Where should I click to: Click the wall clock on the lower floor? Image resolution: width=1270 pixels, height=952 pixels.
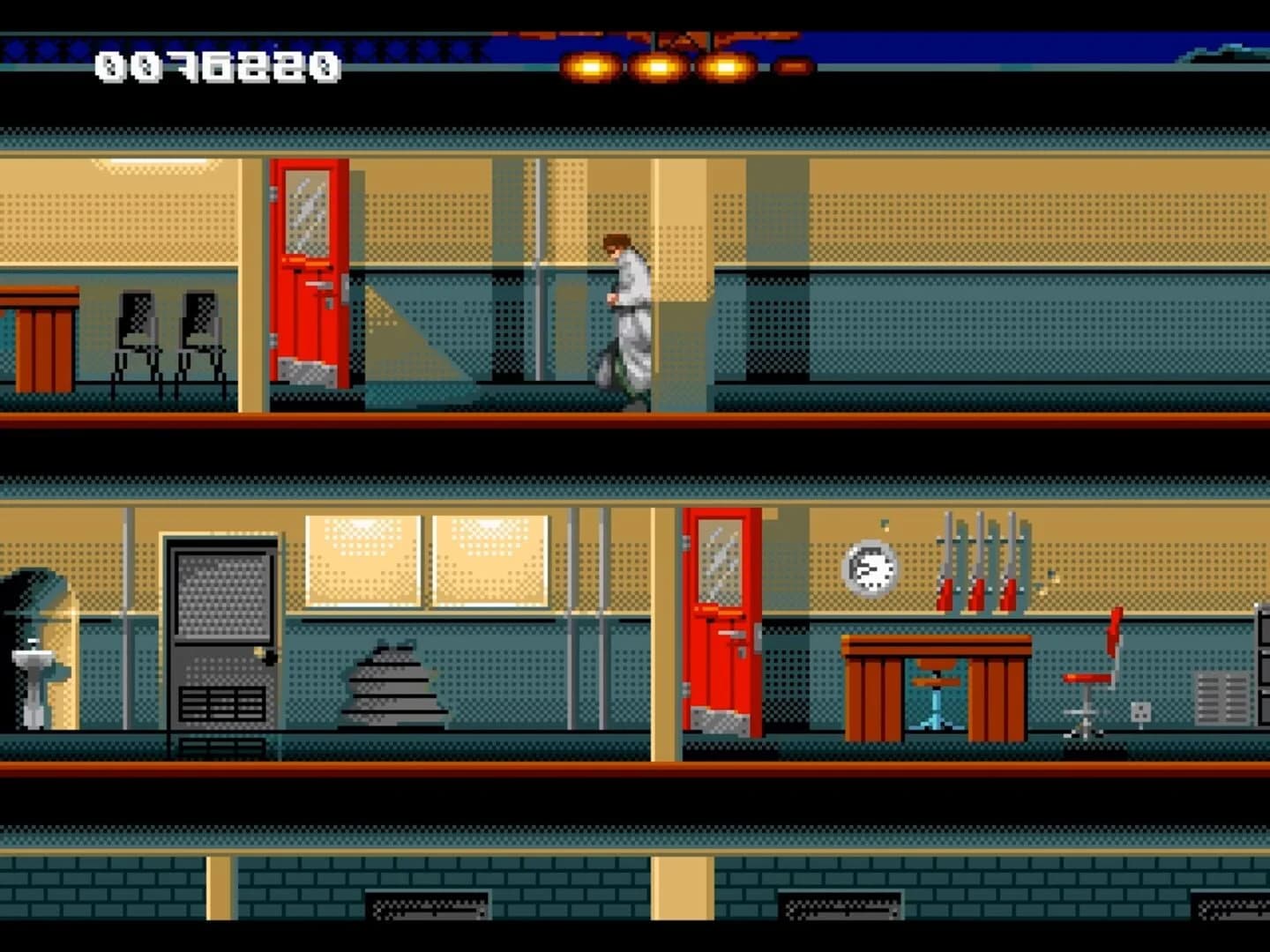coord(869,569)
